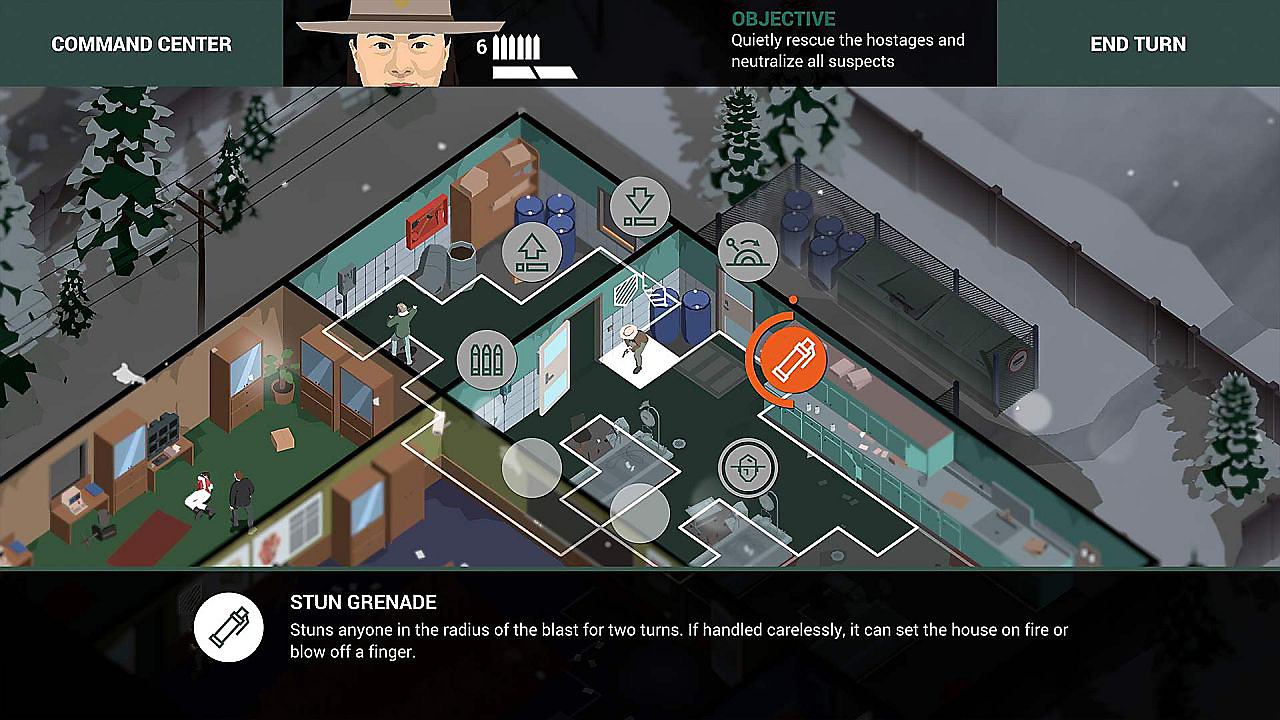End the current turn

[x=1138, y=44]
